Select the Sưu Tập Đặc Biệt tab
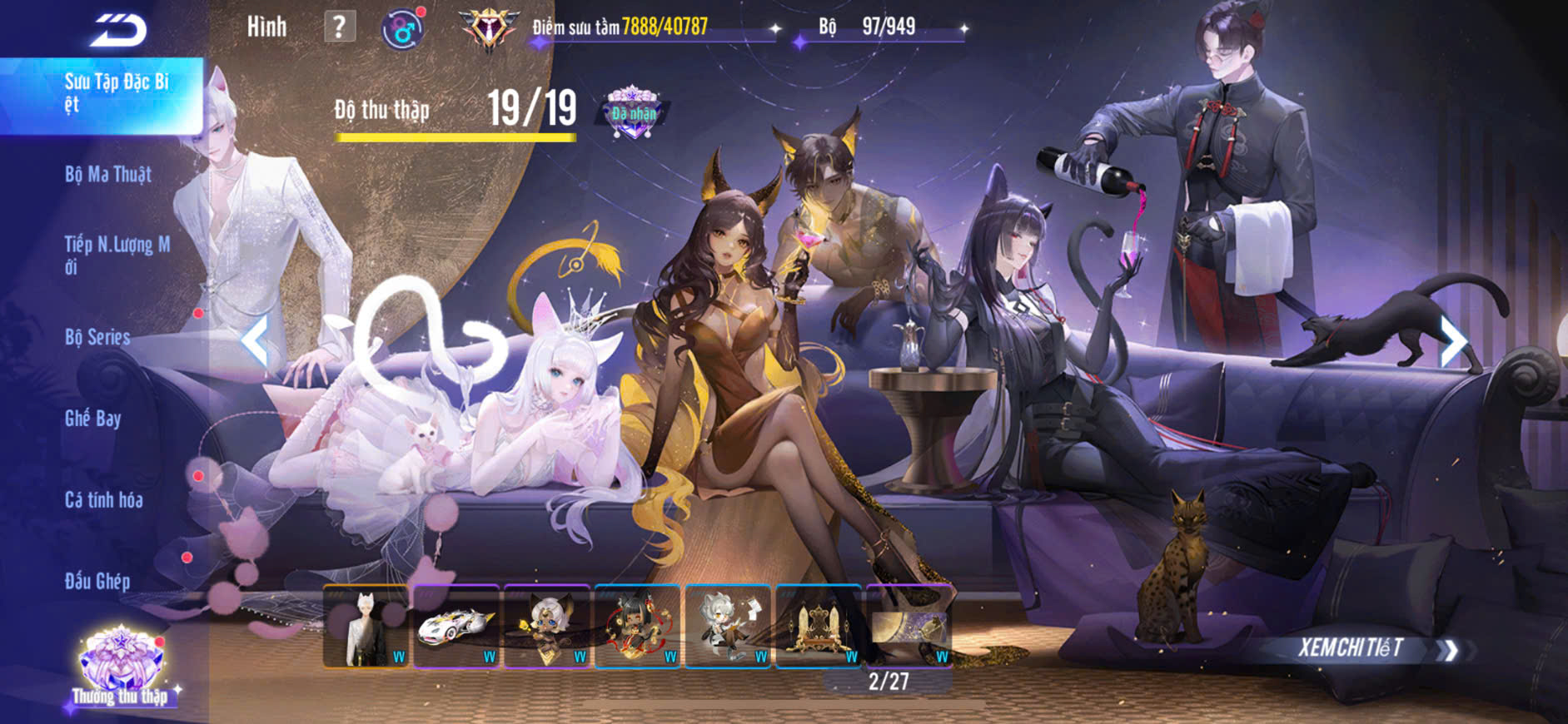1568x724 pixels. point(116,93)
